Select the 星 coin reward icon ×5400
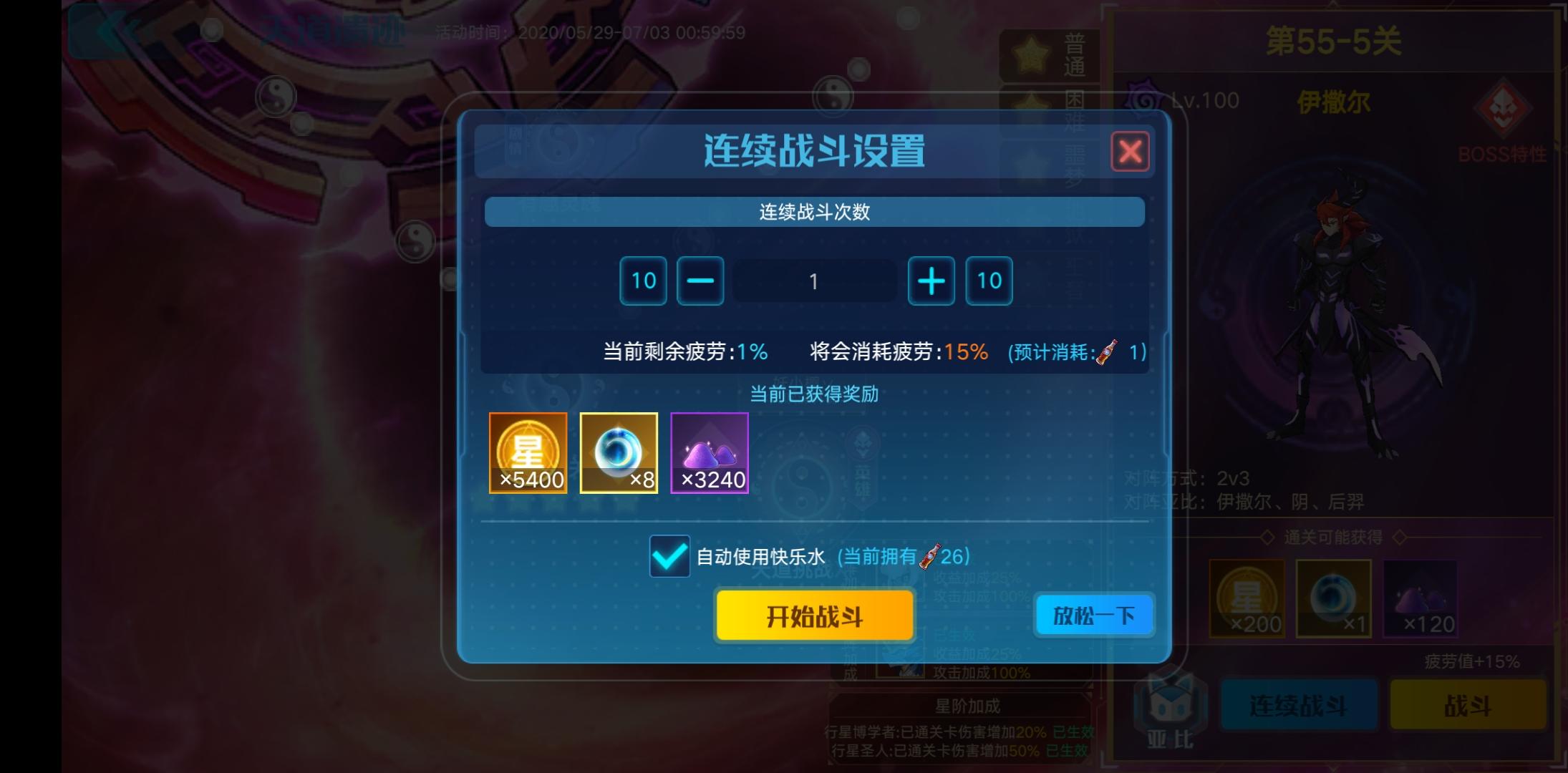This screenshot has width=1568, height=773. tap(528, 452)
